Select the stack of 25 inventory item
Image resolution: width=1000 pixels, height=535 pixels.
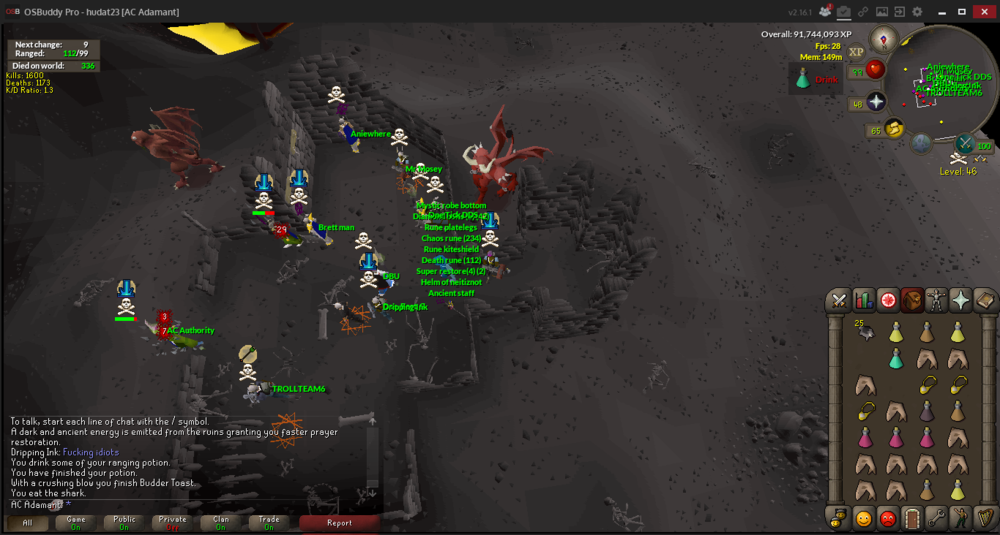(x=864, y=333)
